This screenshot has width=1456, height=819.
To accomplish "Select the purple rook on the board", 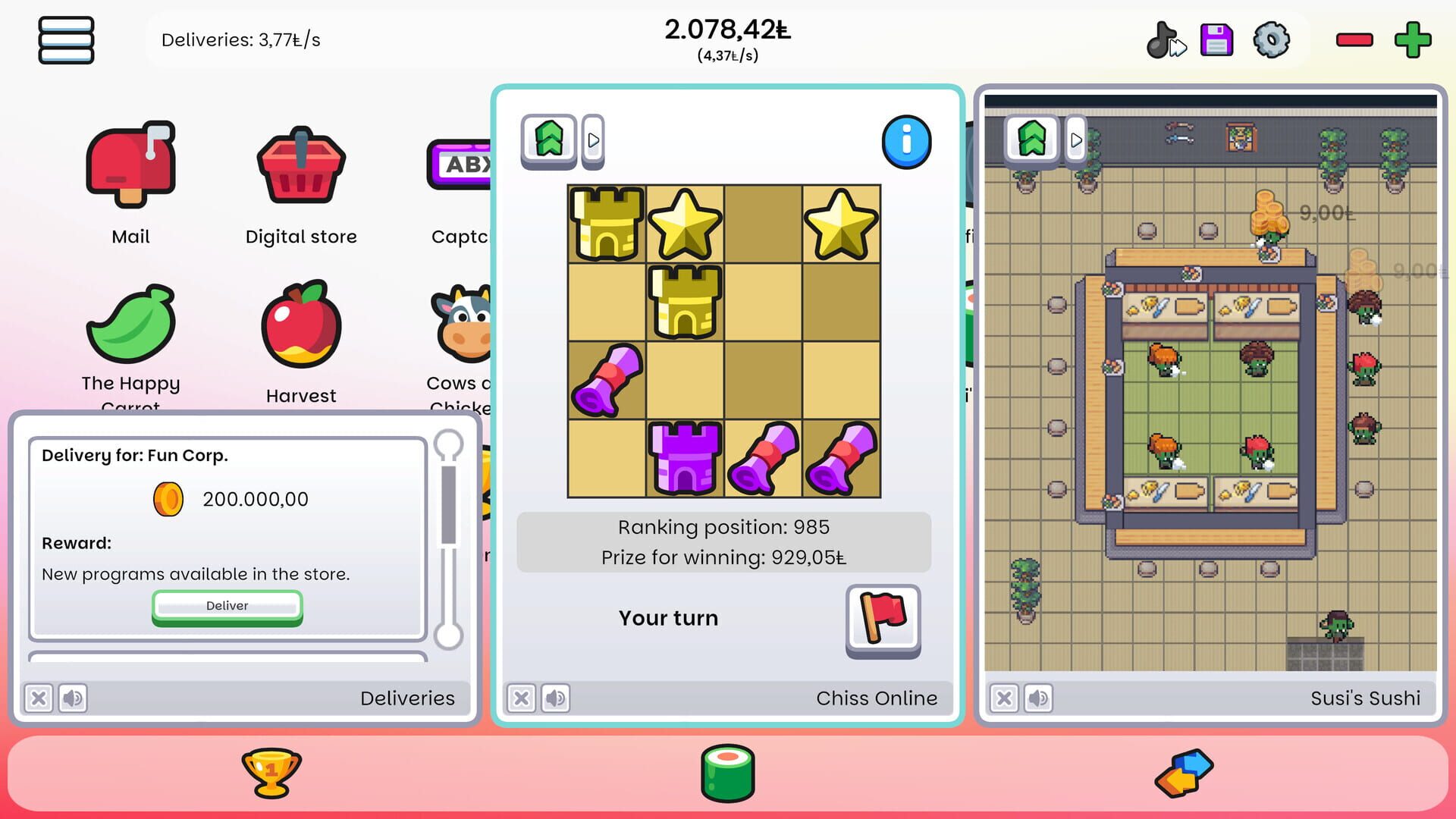I will [685, 459].
